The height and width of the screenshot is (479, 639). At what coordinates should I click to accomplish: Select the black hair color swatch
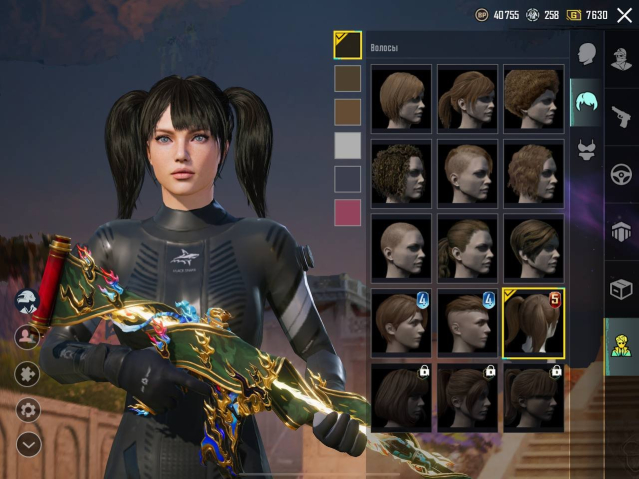(x=347, y=45)
